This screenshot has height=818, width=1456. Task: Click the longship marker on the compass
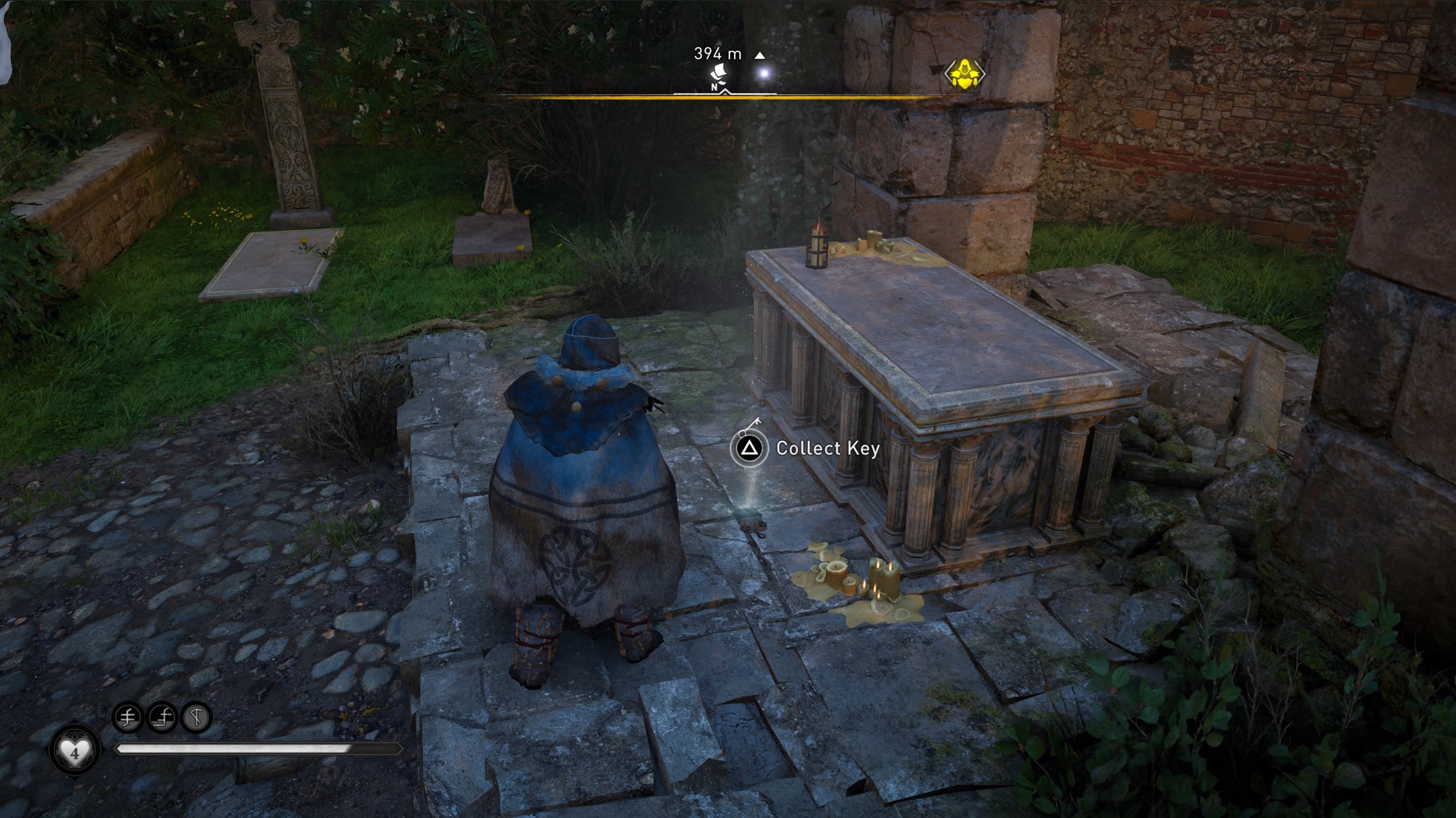click(x=720, y=74)
